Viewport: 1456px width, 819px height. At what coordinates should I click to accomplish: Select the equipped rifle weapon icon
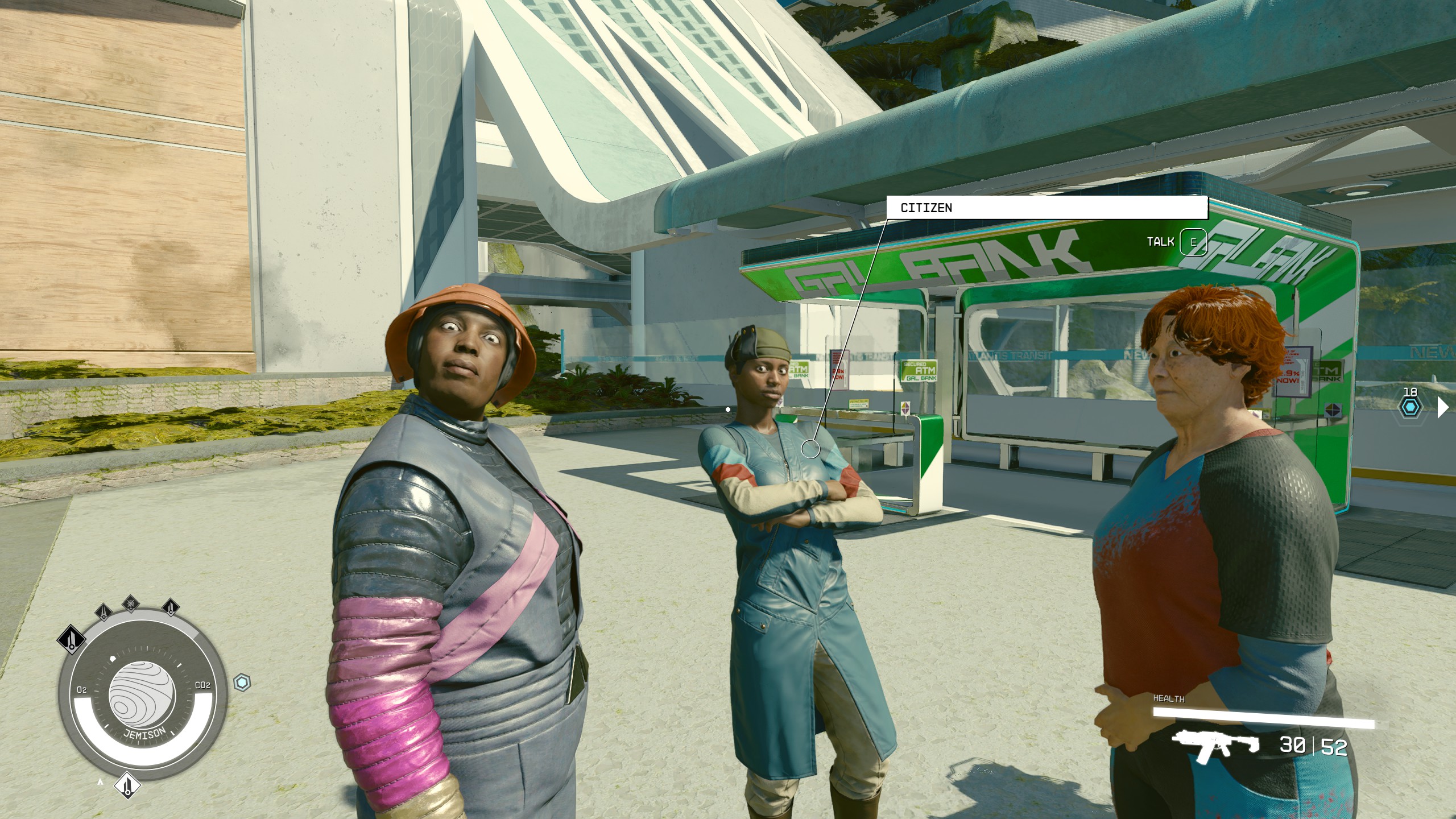(1215, 746)
